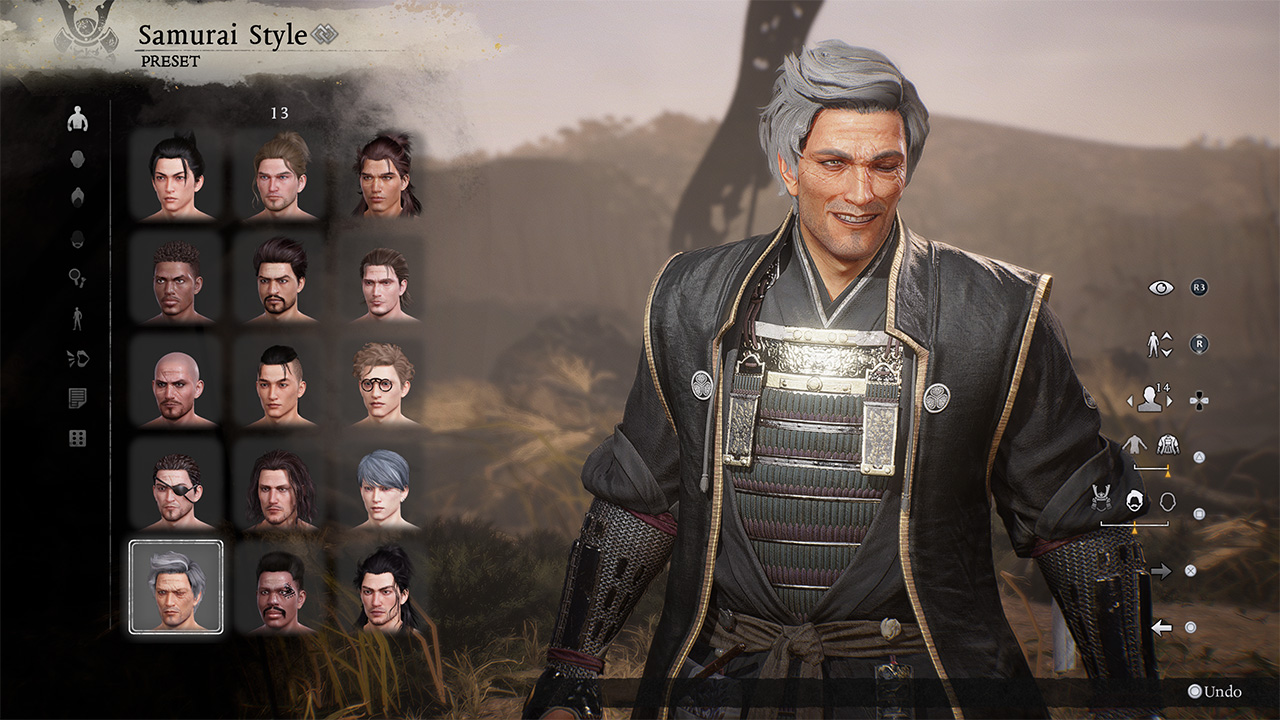
Task: Toggle the eye view icon
Action: point(1160,288)
